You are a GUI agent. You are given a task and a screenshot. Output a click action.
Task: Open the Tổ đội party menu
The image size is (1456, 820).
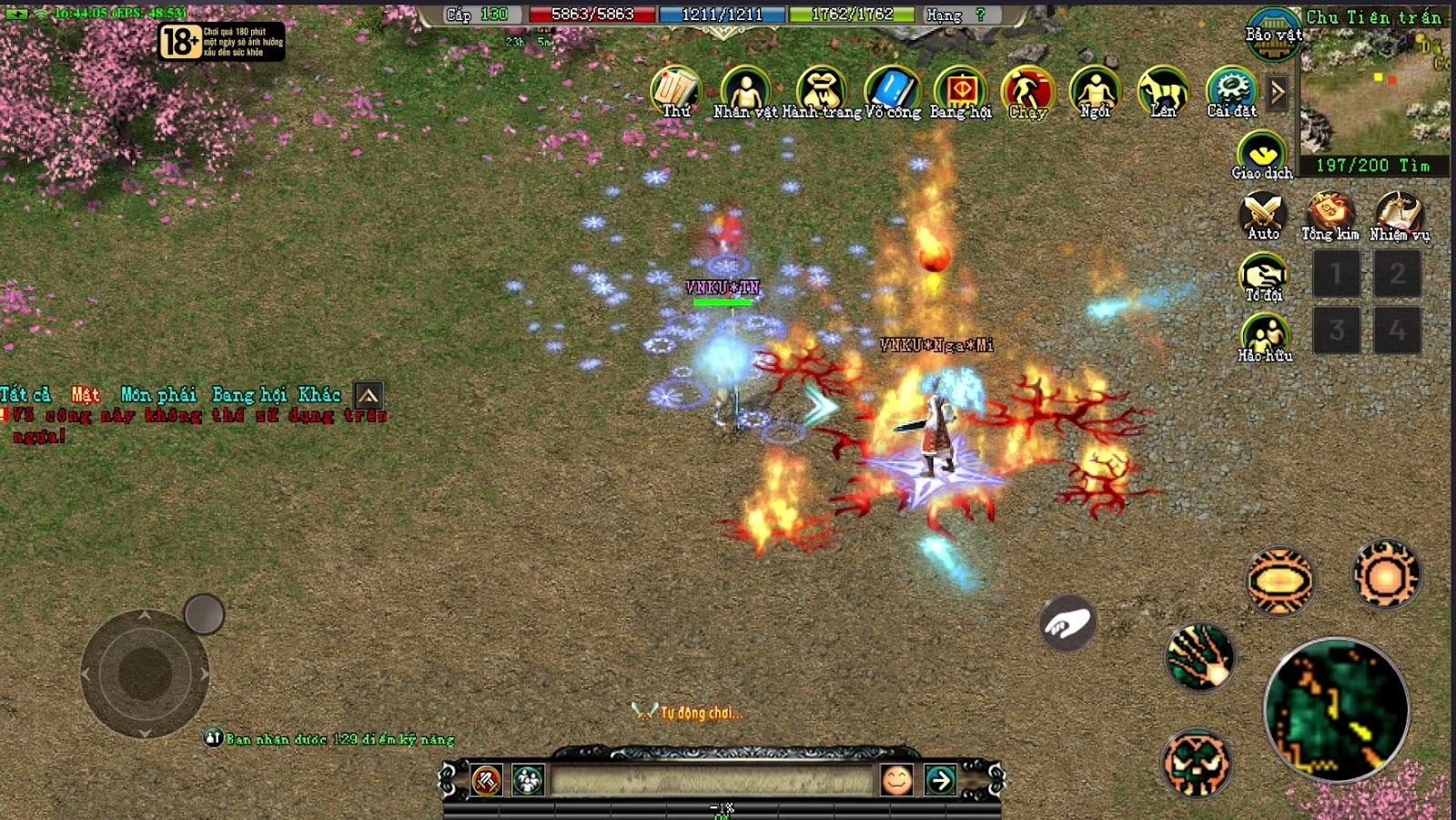pyautogui.click(x=1264, y=276)
